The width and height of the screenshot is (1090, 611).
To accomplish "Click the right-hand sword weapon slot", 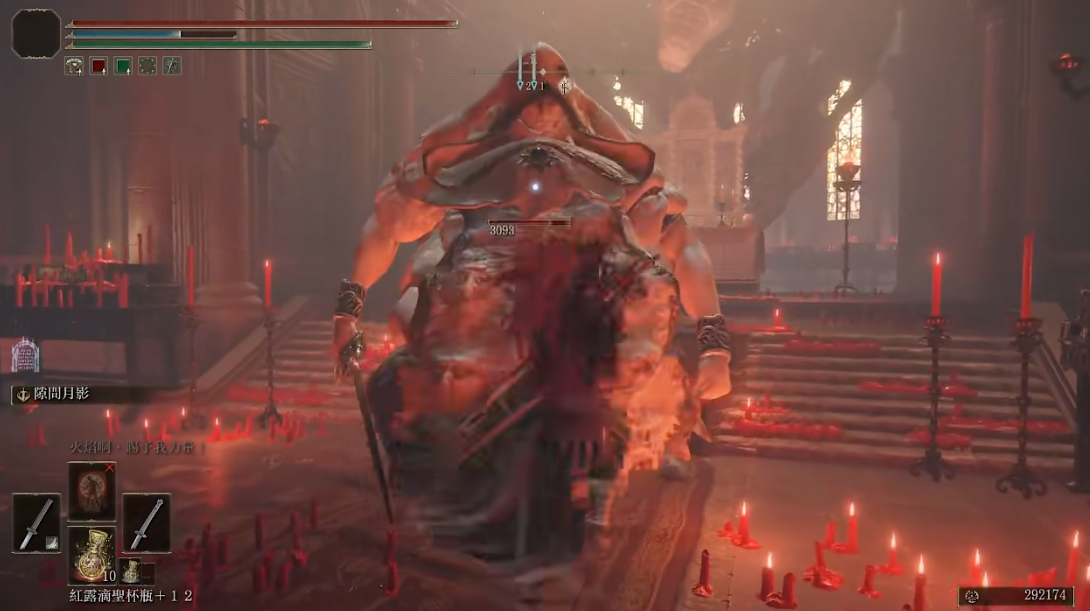I will coord(146,523).
